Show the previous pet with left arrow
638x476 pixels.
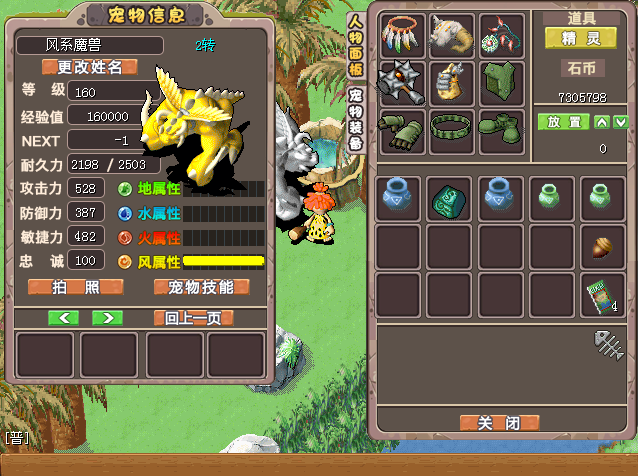tap(63, 318)
